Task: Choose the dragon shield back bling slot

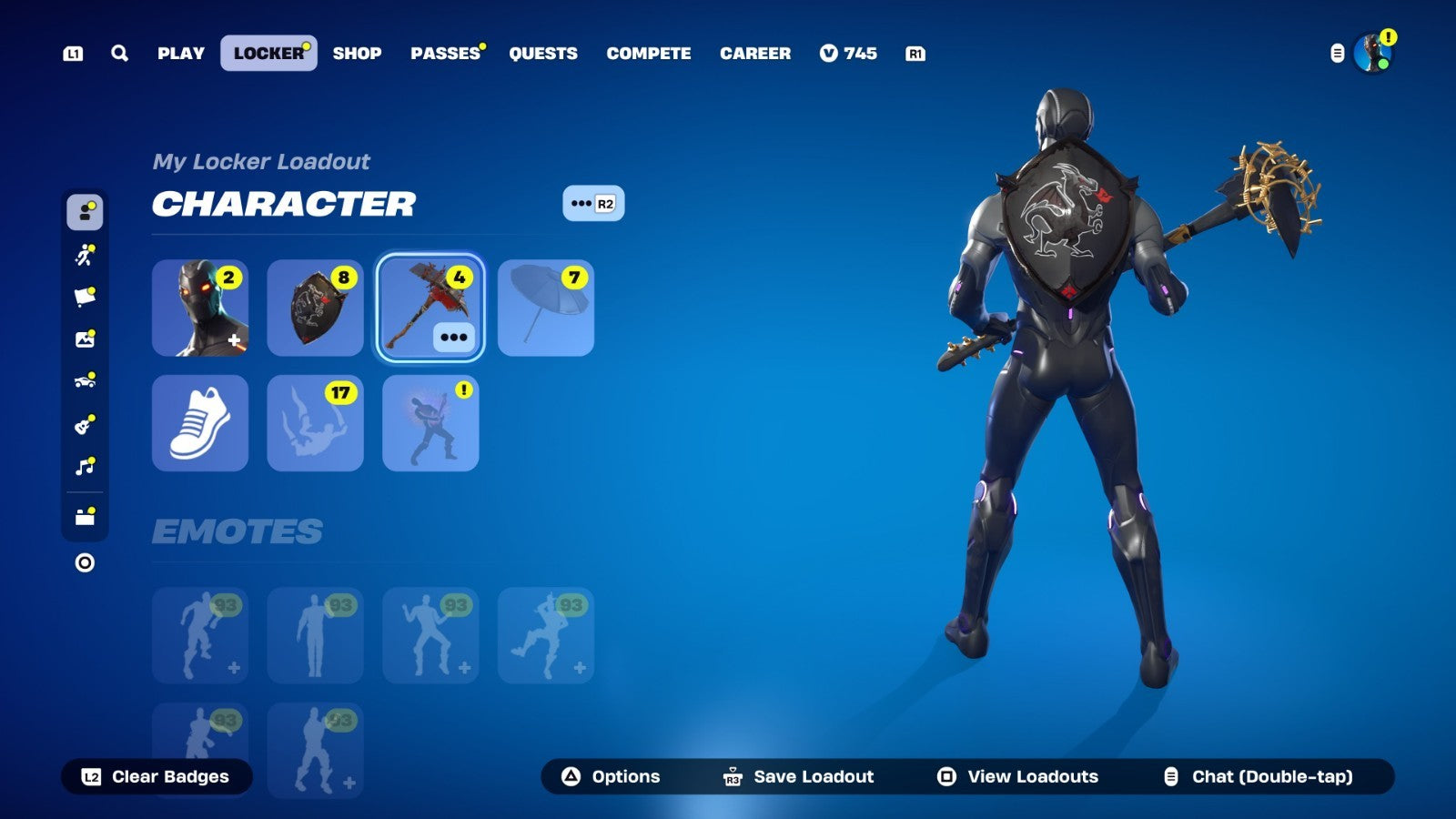Action: [315, 308]
